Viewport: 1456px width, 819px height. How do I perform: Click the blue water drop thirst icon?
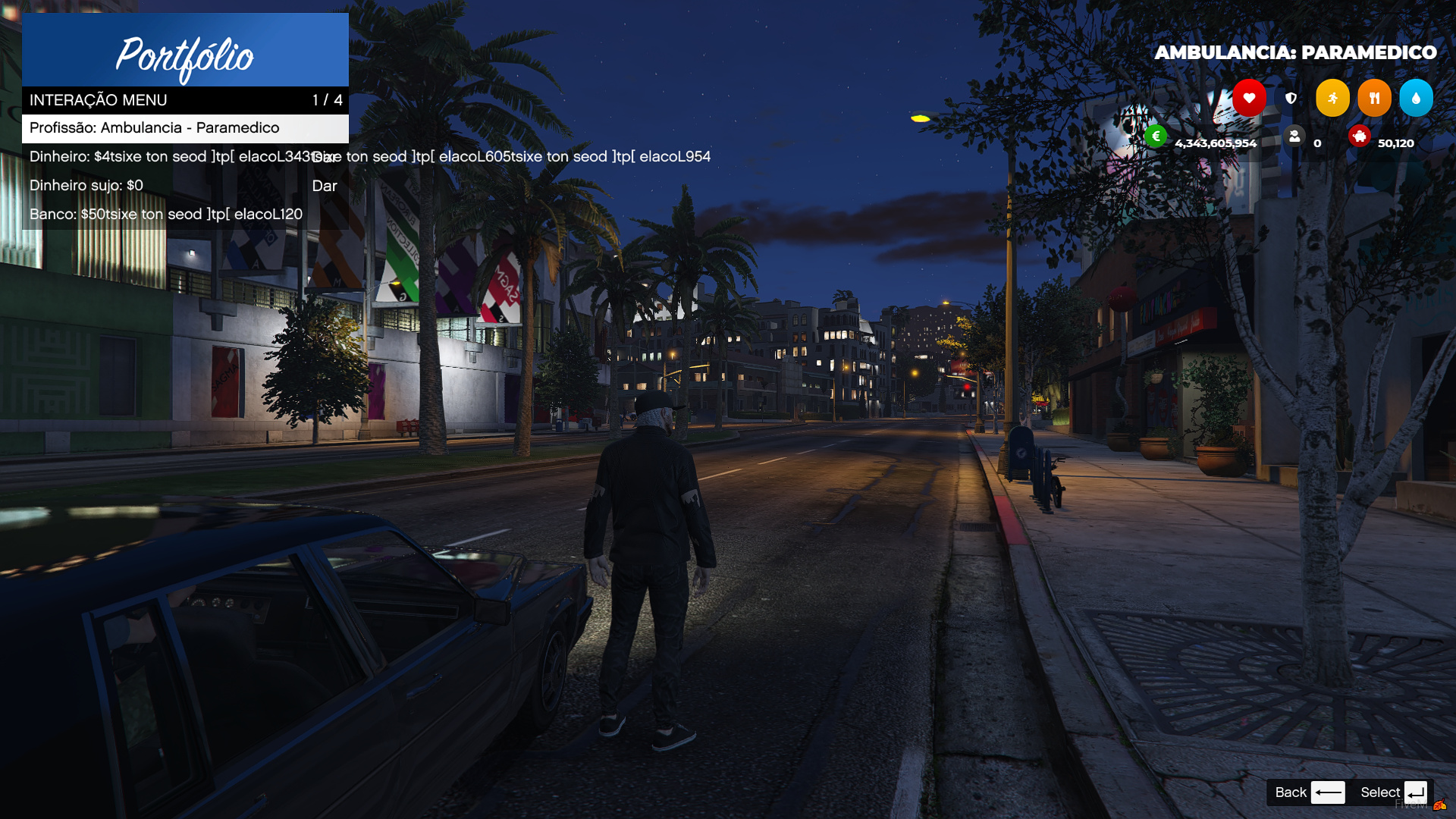click(1416, 98)
